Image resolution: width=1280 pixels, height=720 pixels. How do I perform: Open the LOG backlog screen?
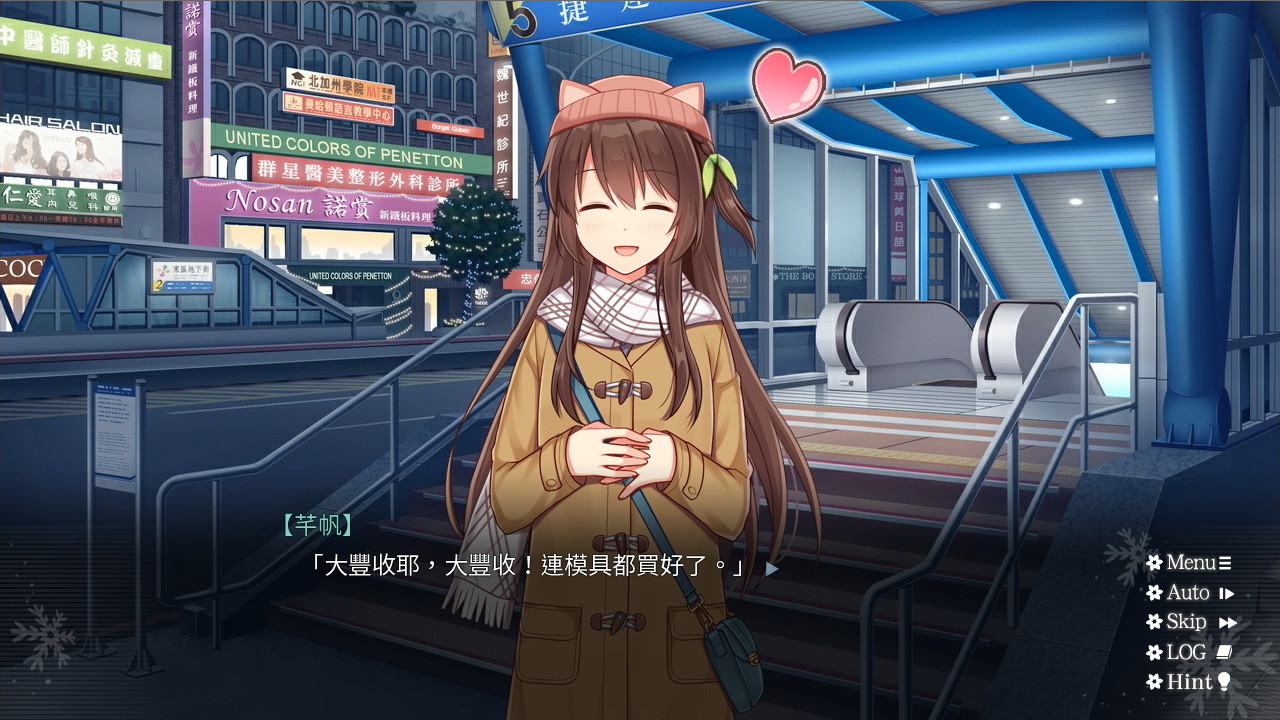(1185, 651)
